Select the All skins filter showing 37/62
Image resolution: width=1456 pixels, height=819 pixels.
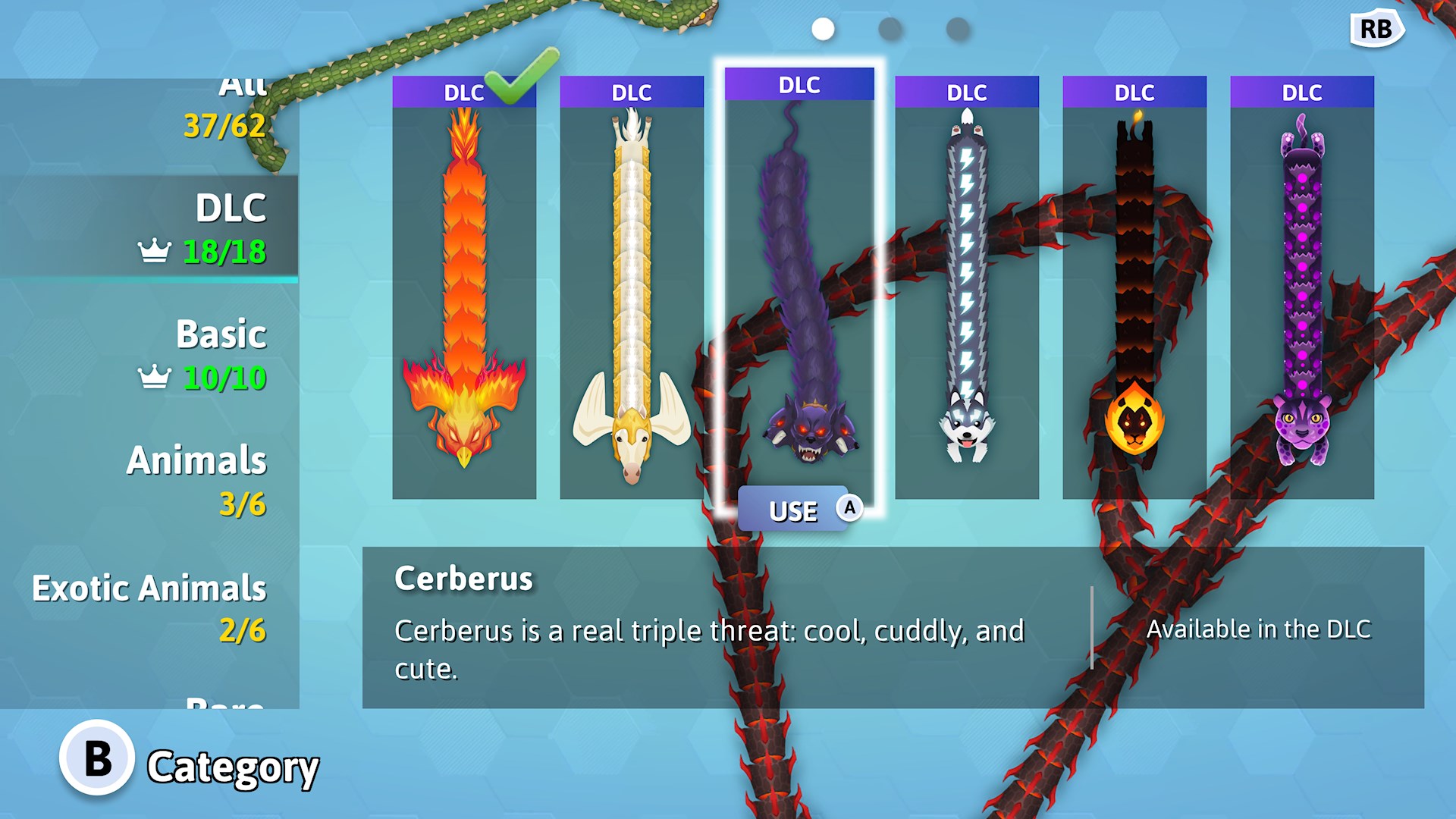click(227, 106)
